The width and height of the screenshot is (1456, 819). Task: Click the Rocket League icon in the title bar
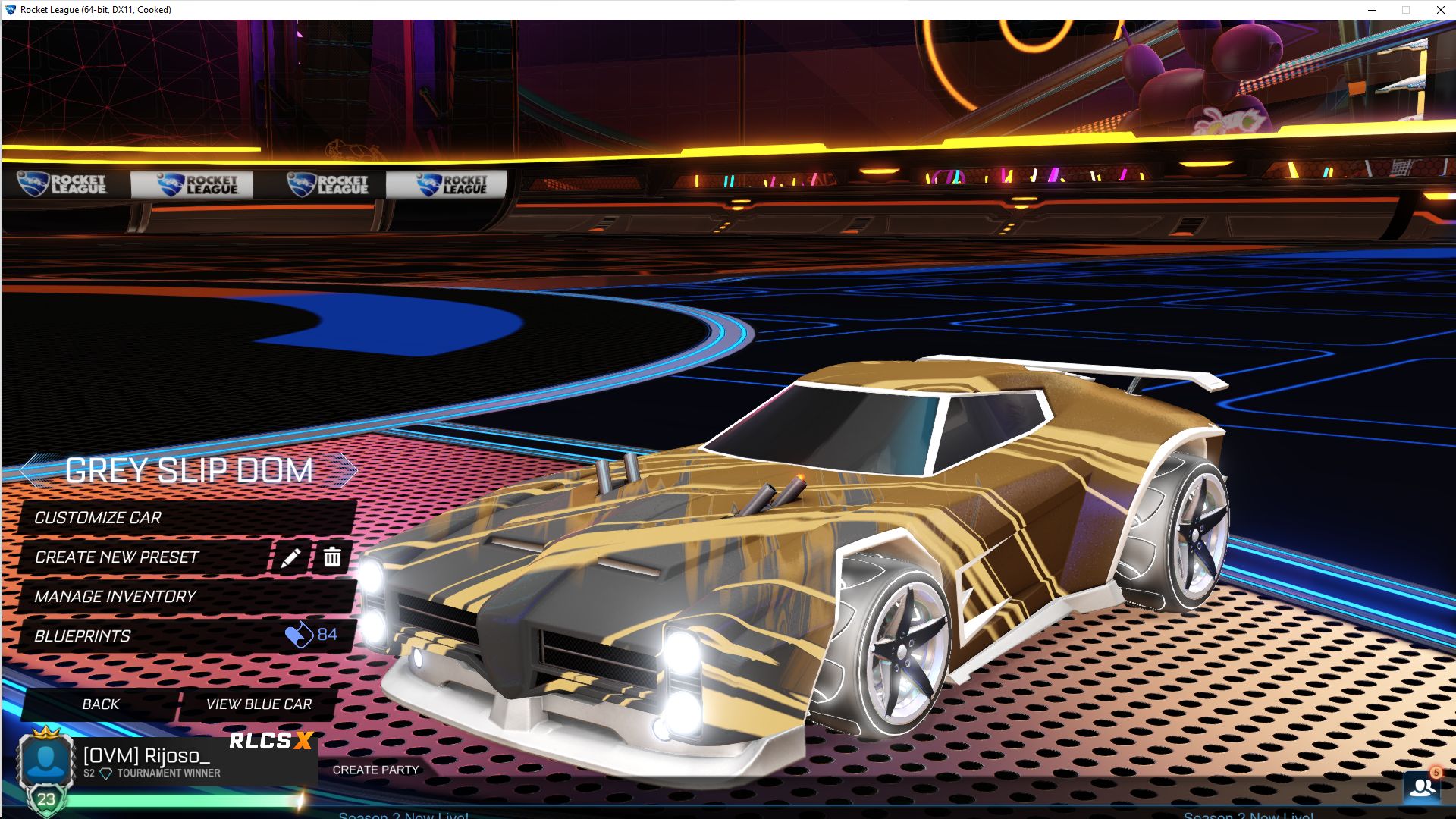[x=11, y=10]
